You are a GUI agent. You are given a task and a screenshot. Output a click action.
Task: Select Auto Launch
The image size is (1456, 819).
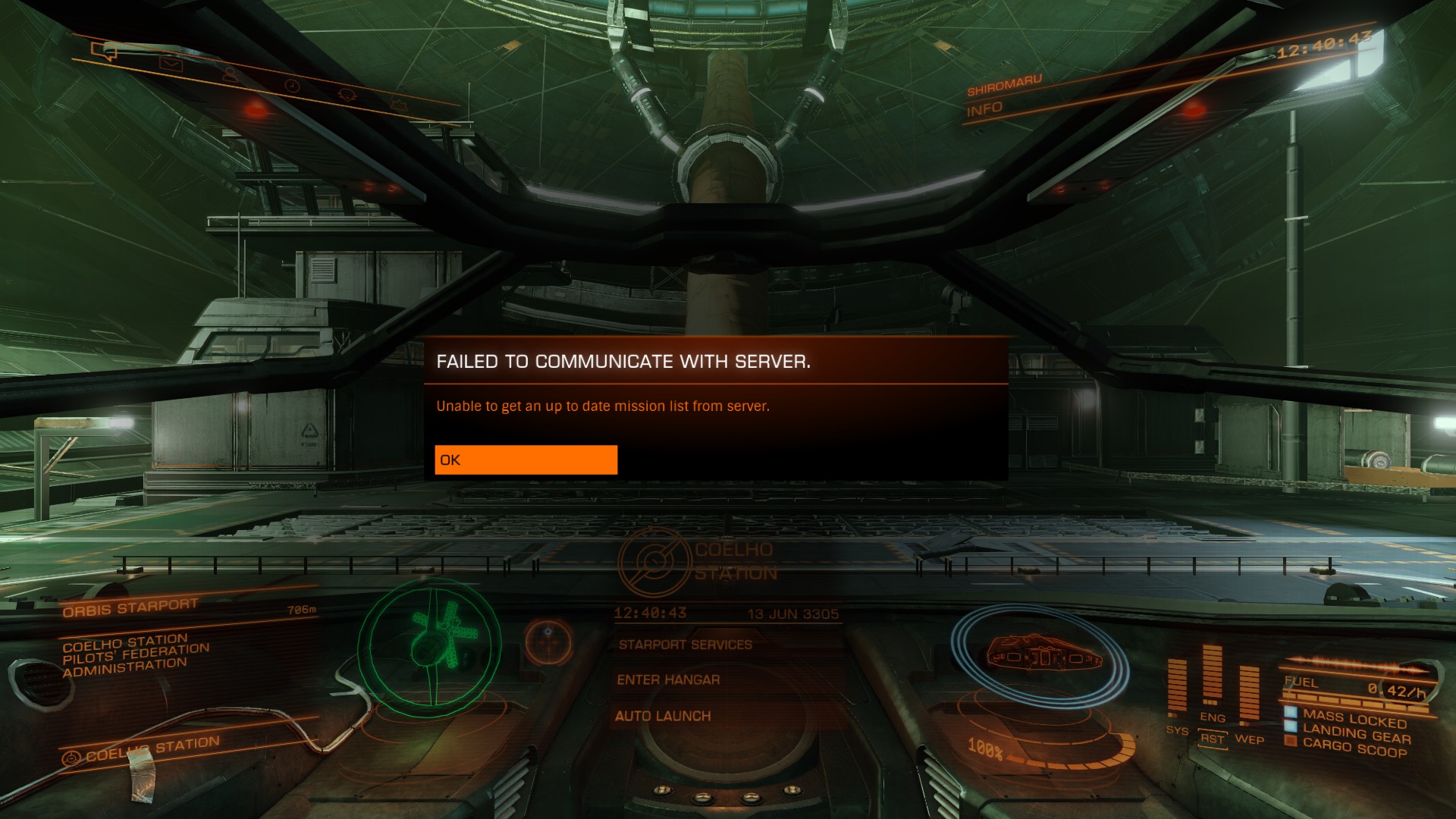click(663, 716)
